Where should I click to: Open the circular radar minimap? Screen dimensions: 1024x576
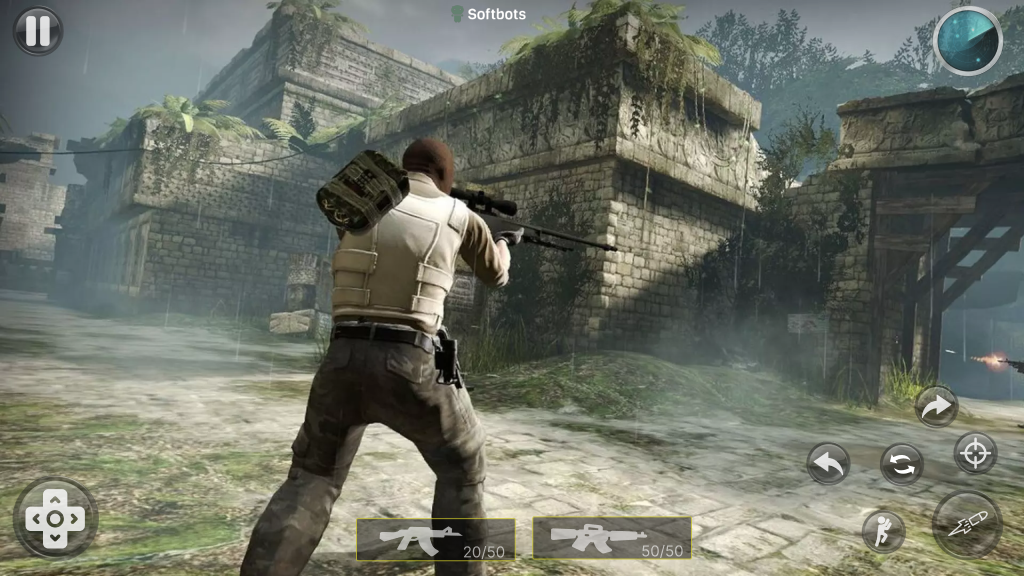pos(967,41)
